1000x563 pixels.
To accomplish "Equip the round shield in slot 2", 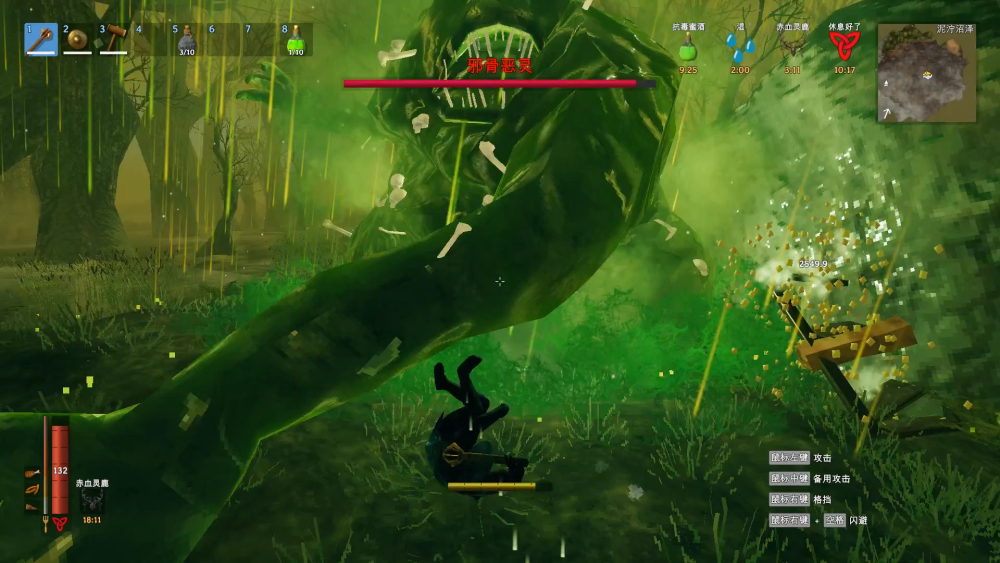I will coord(77,40).
